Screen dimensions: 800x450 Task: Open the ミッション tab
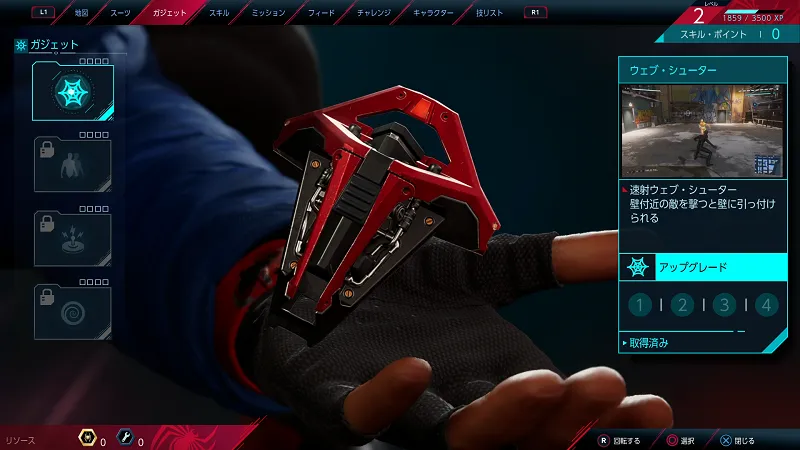(267, 13)
